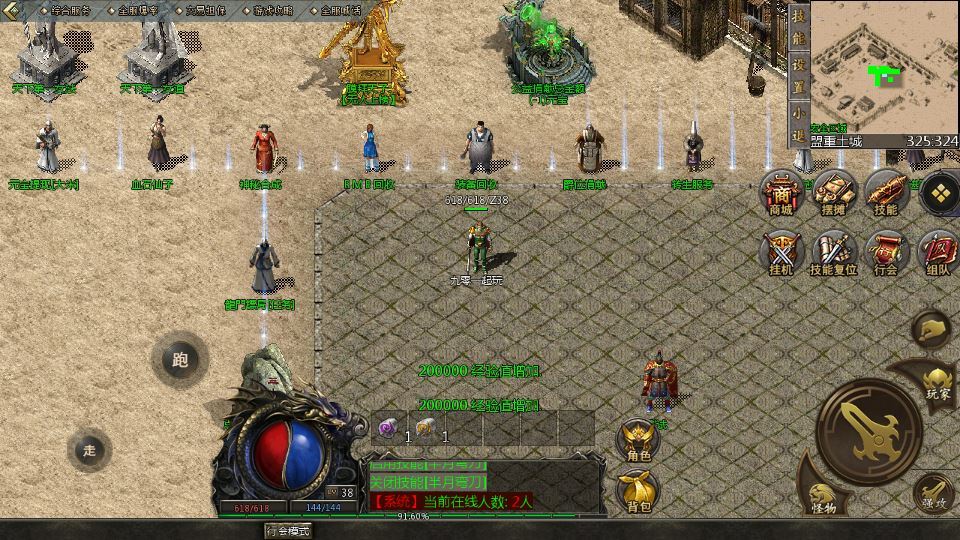Toggle 挂机 auto-battle
The image size is (960, 540).
[x=782, y=253]
